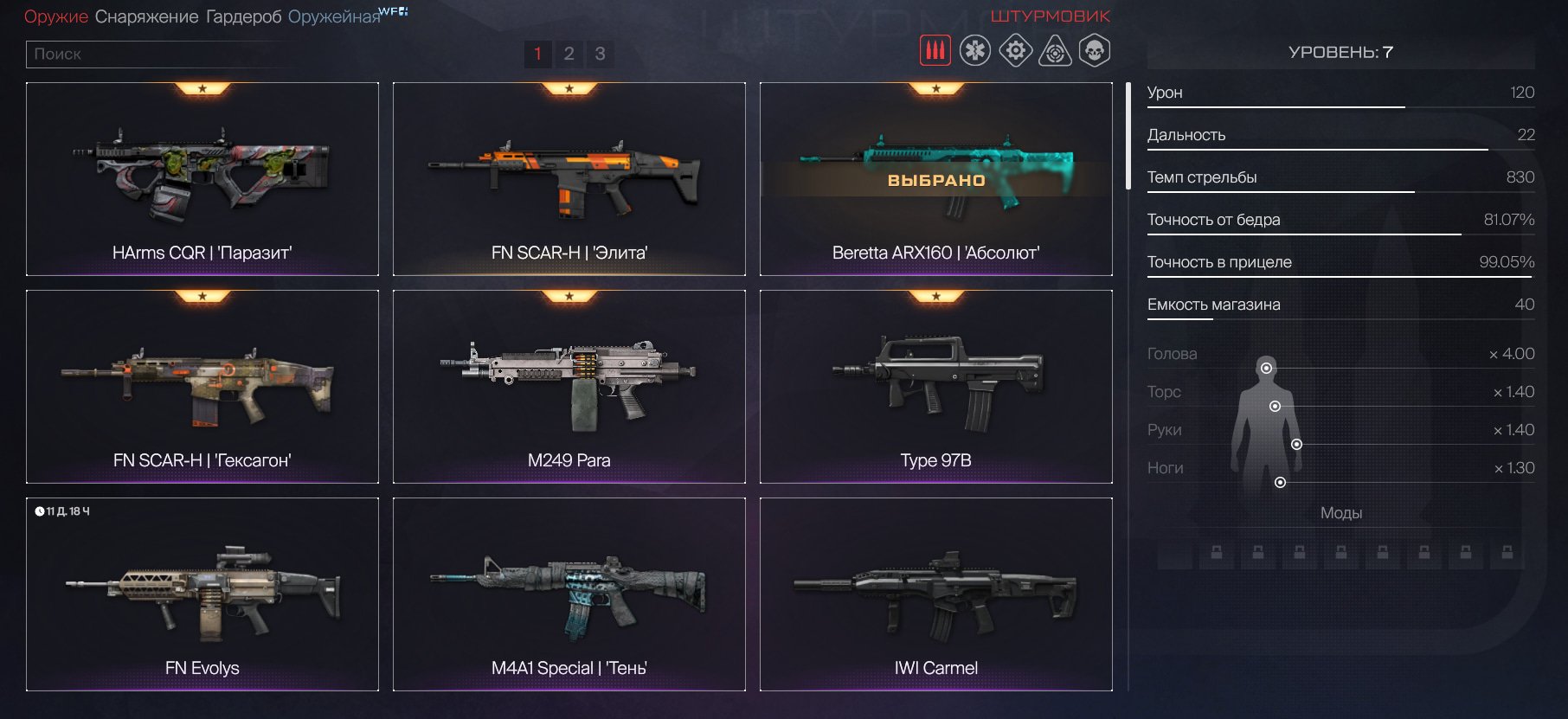Screen dimensions: 1568x719
Task: Go to the Оружейная tab
Action: tap(334, 16)
